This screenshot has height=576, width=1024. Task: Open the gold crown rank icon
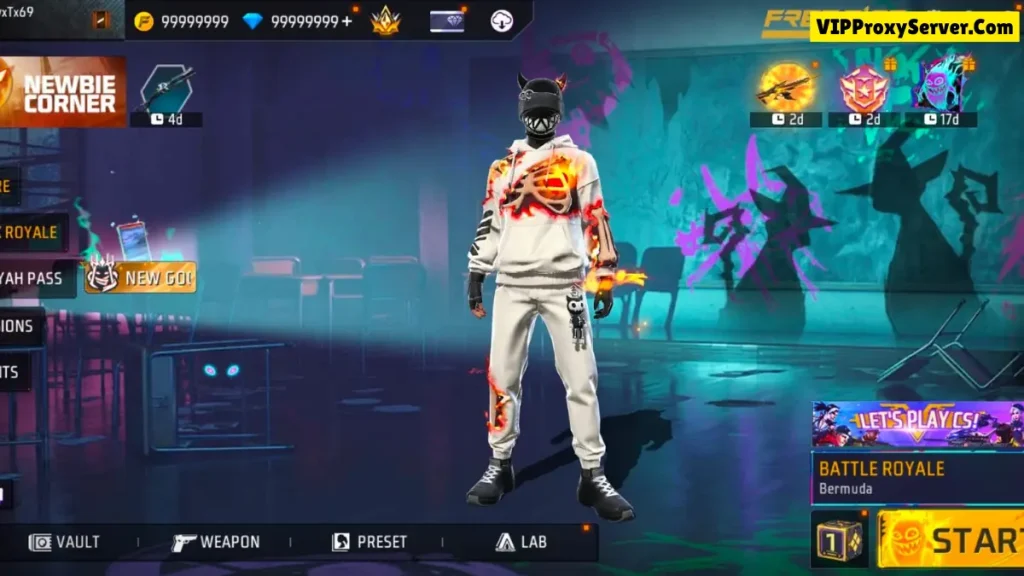(x=385, y=21)
